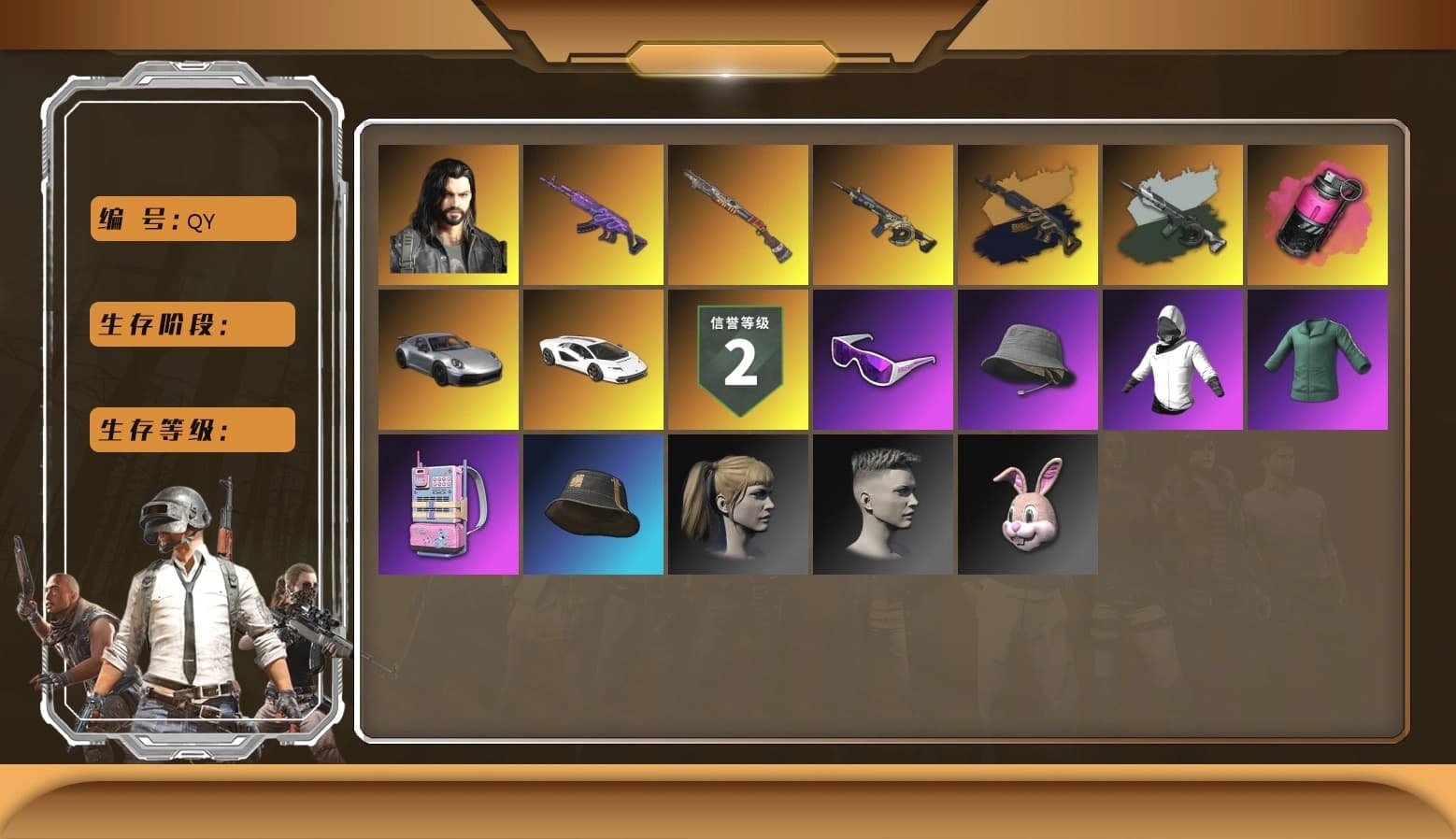Select the green jacket clothing icon

1319,360
